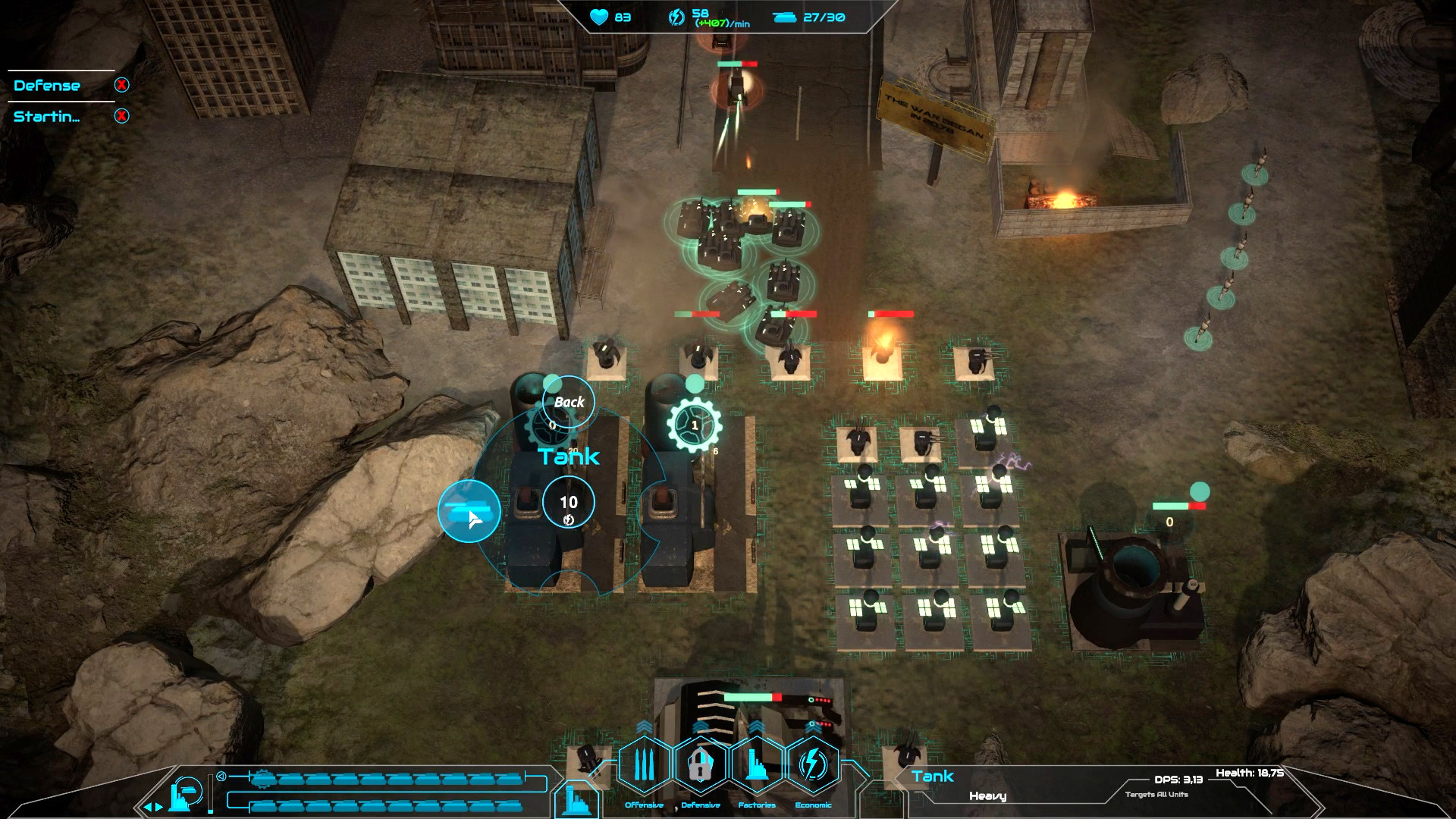This screenshot has height=819, width=1456.
Task: Click the factory icon in the production queue panel
Action: coord(184,792)
